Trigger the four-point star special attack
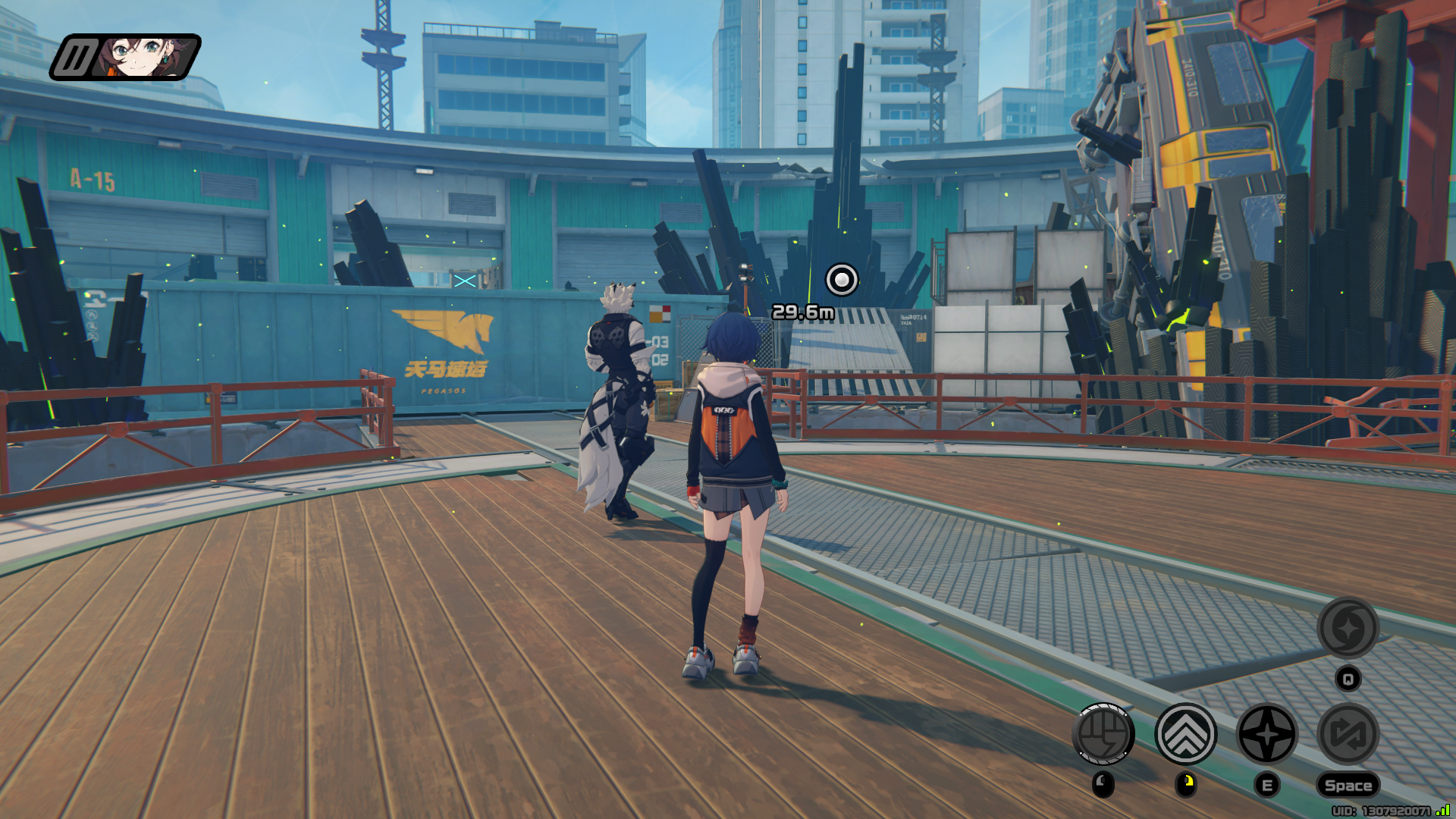 [1266, 734]
